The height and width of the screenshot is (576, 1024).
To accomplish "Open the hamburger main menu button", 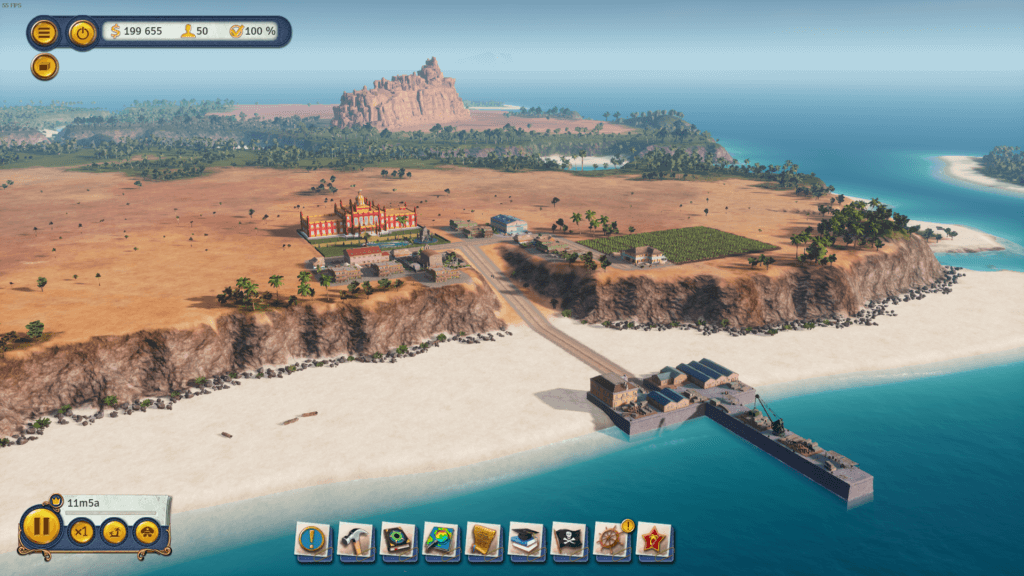I will tap(44, 33).
